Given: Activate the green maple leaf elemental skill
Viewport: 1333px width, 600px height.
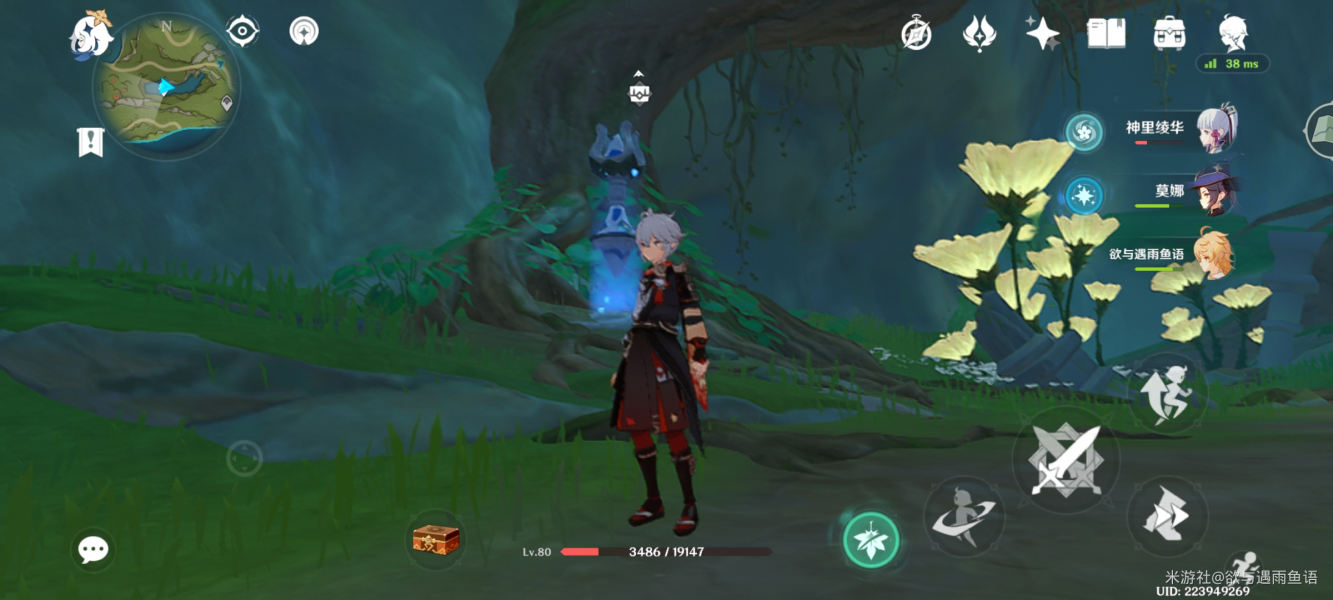Looking at the screenshot, I should pos(871,540).
